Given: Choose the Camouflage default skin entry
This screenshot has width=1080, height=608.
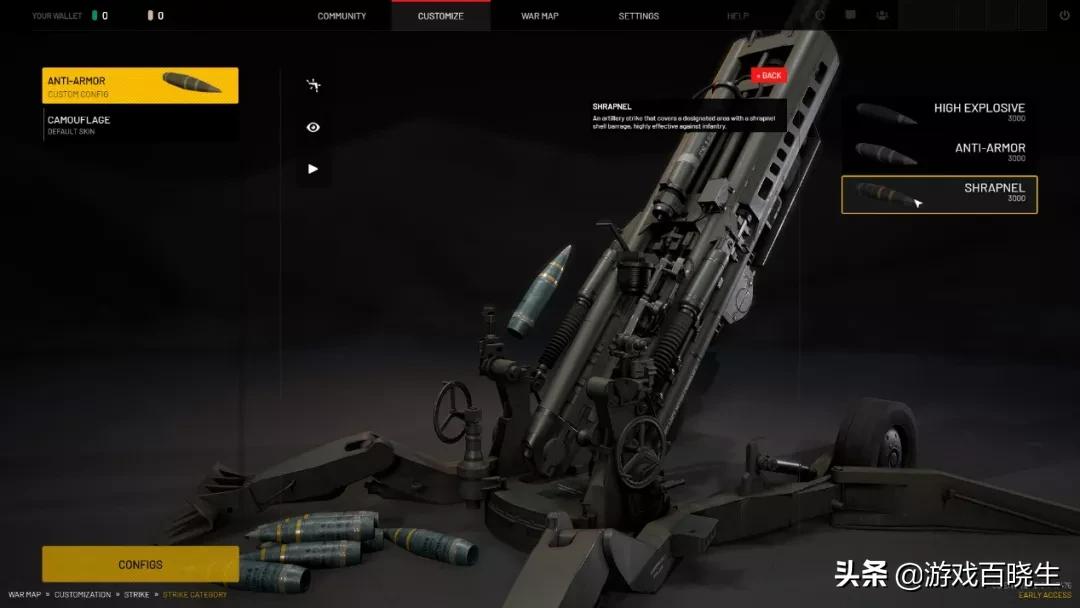Looking at the screenshot, I should (x=140, y=125).
